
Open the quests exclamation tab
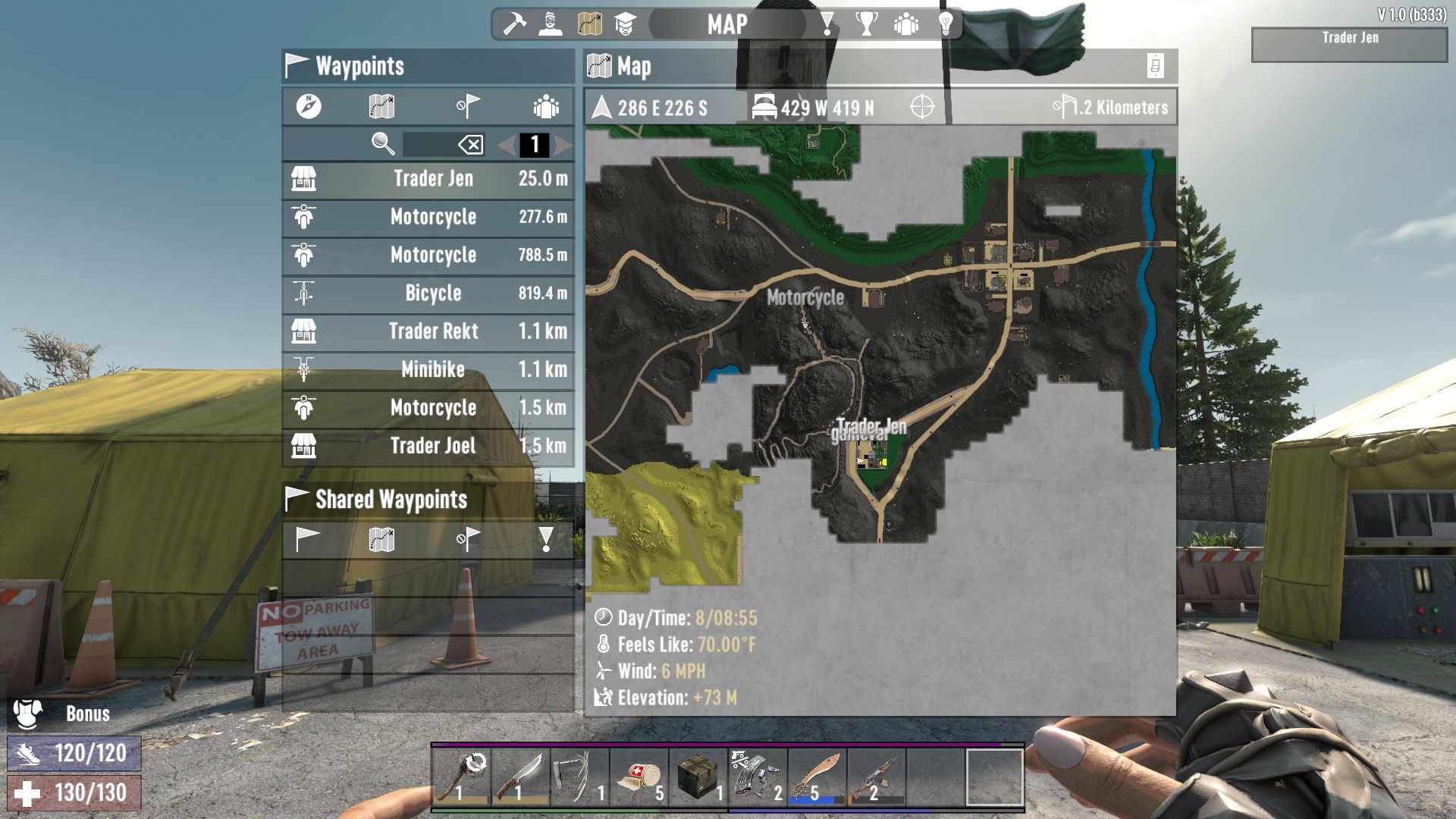tap(827, 24)
